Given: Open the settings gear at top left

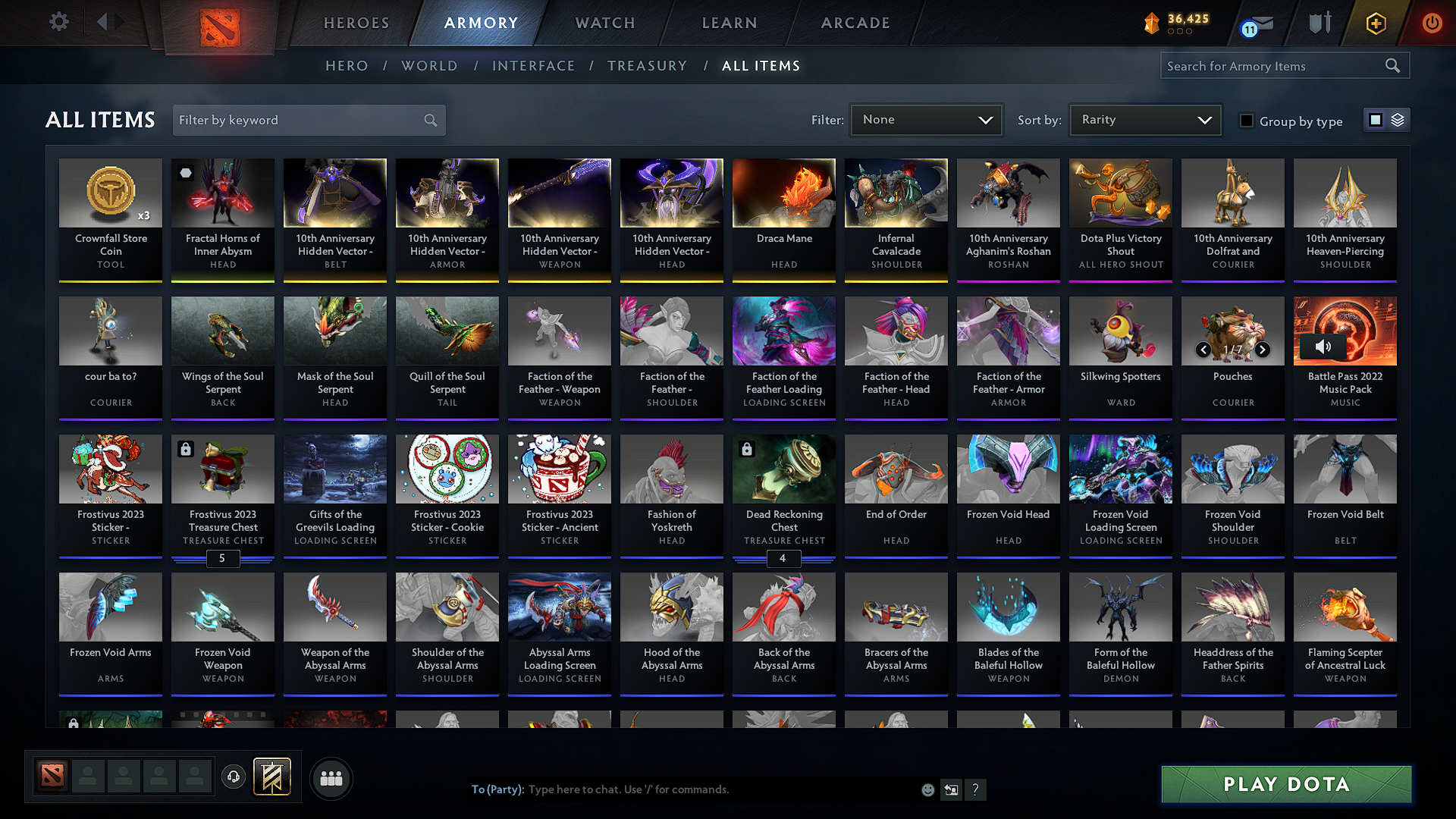Looking at the screenshot, I should coord(58,22).
